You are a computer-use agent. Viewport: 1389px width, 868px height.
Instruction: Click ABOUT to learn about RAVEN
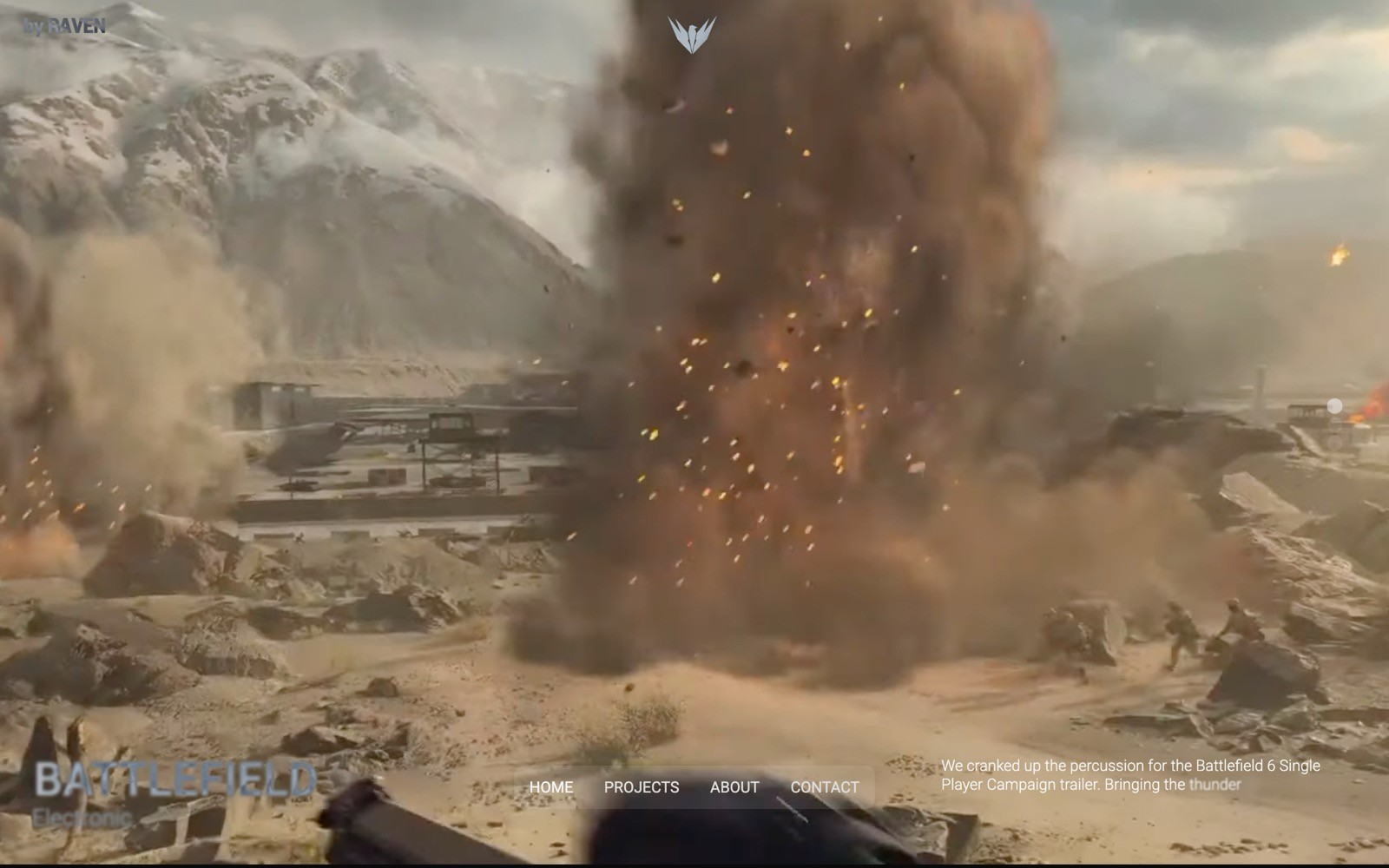coord(734,787)
